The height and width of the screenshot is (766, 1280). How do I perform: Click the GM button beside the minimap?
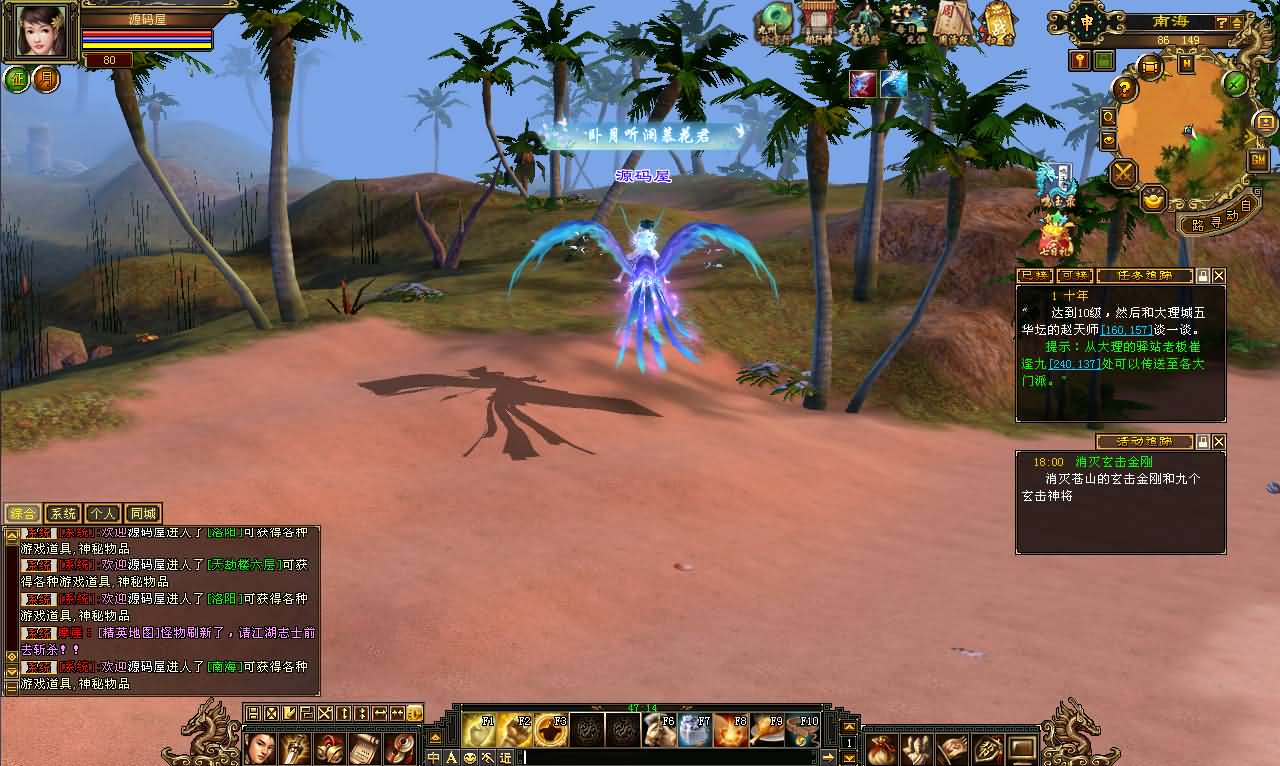(x=1257, y=160)
